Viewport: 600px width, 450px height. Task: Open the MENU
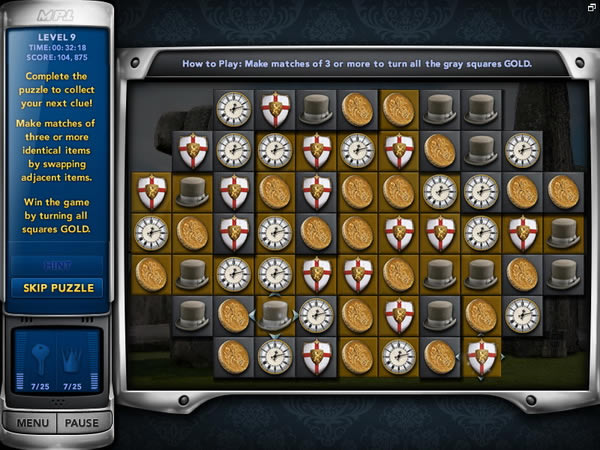[x=32, y=423]
